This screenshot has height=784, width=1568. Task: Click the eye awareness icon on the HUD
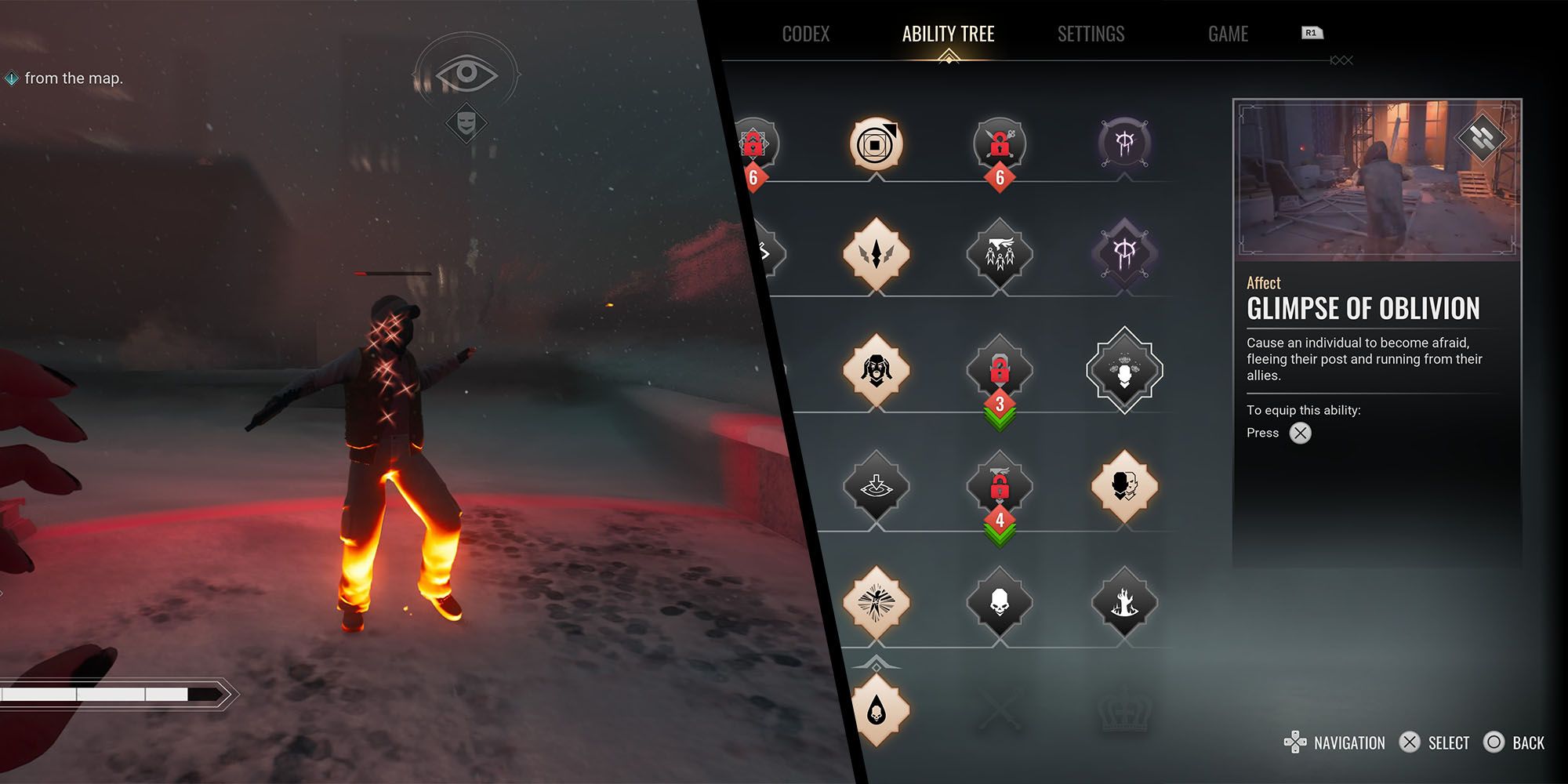point(466,74)
